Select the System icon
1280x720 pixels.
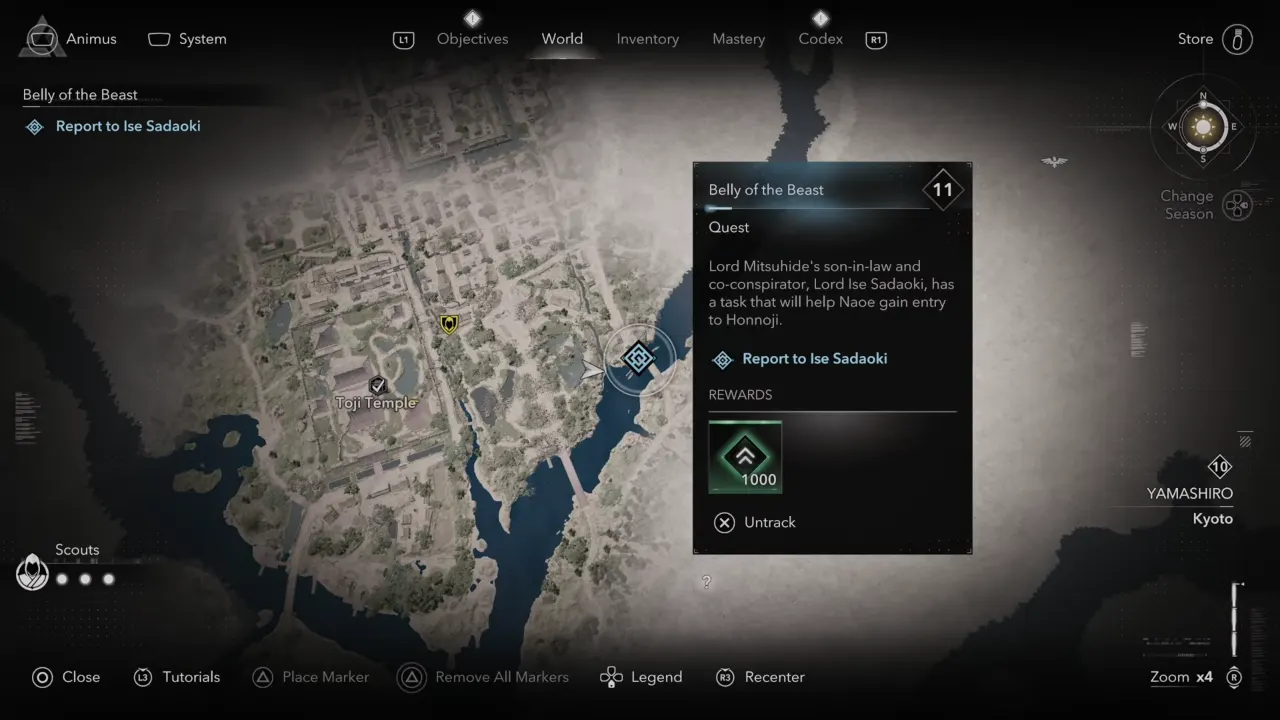tap(158, 38)
